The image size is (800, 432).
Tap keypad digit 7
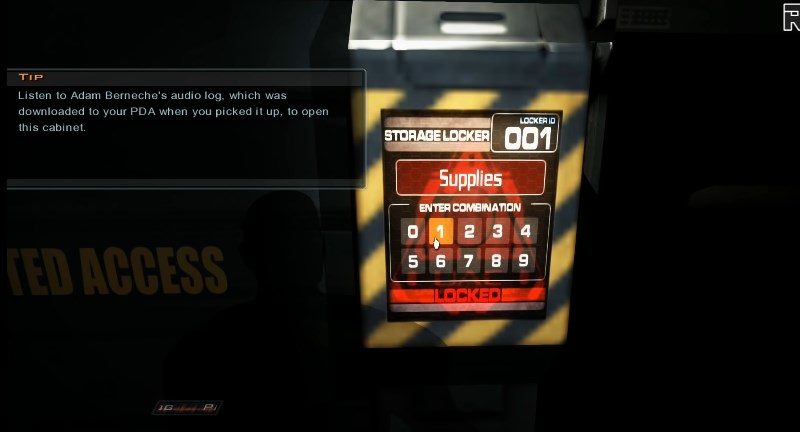coord(469,261)
